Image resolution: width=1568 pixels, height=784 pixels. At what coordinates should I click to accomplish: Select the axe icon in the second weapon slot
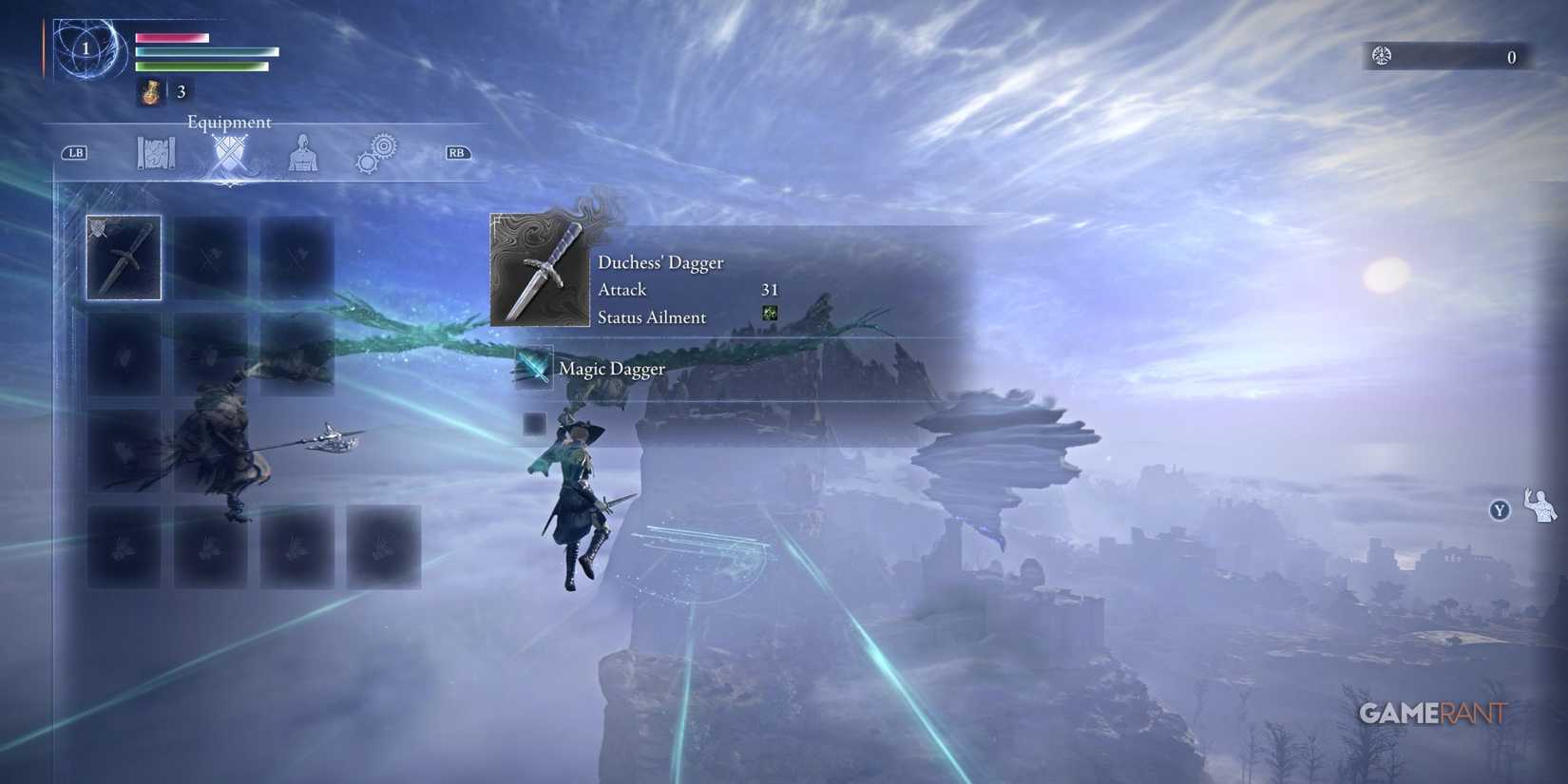pyautogui.click(x=210, y=257)
